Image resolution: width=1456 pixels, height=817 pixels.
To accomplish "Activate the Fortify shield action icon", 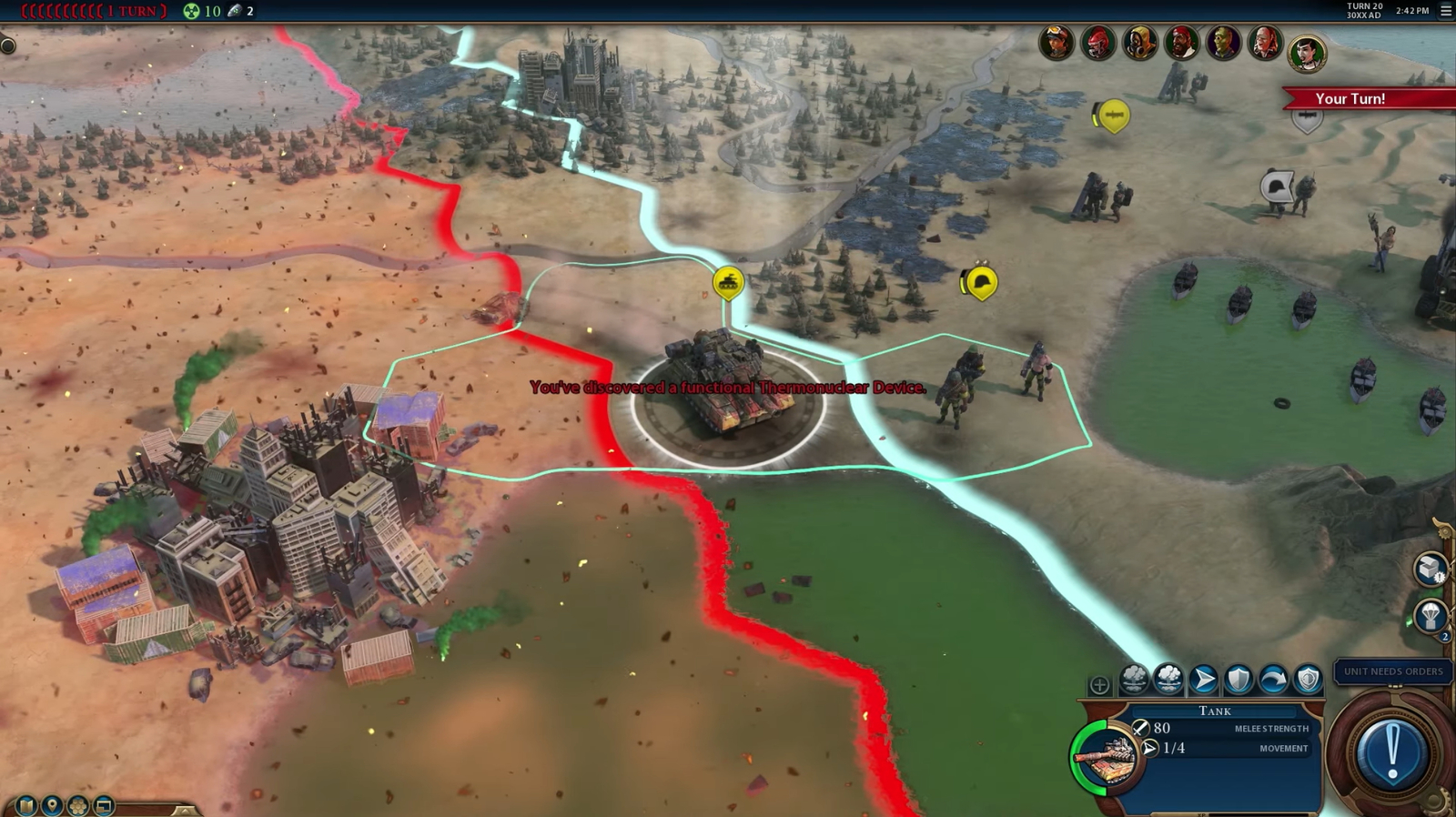I will pos(1238,680).
